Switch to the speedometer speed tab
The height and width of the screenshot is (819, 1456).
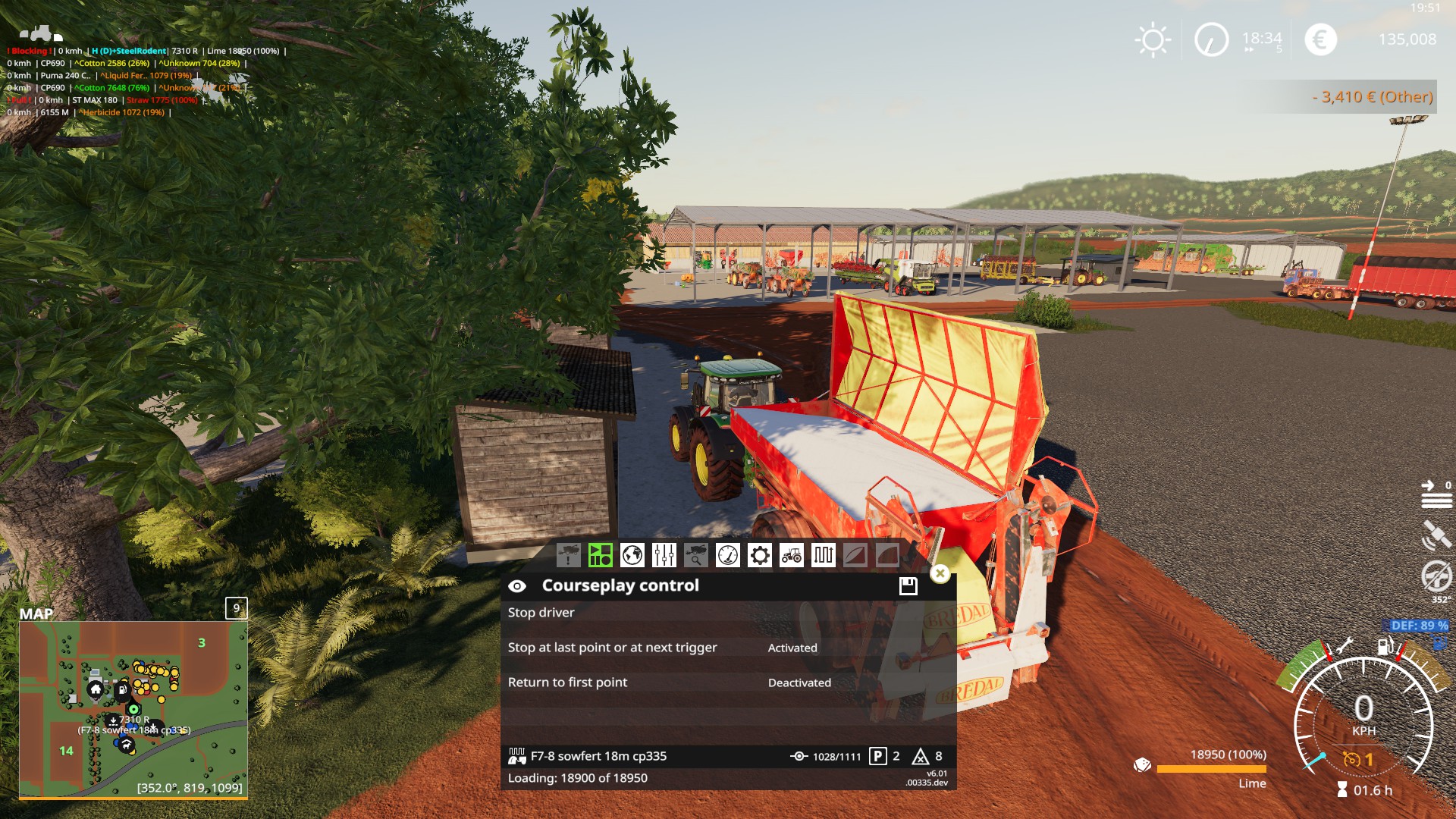click(727, 555)
